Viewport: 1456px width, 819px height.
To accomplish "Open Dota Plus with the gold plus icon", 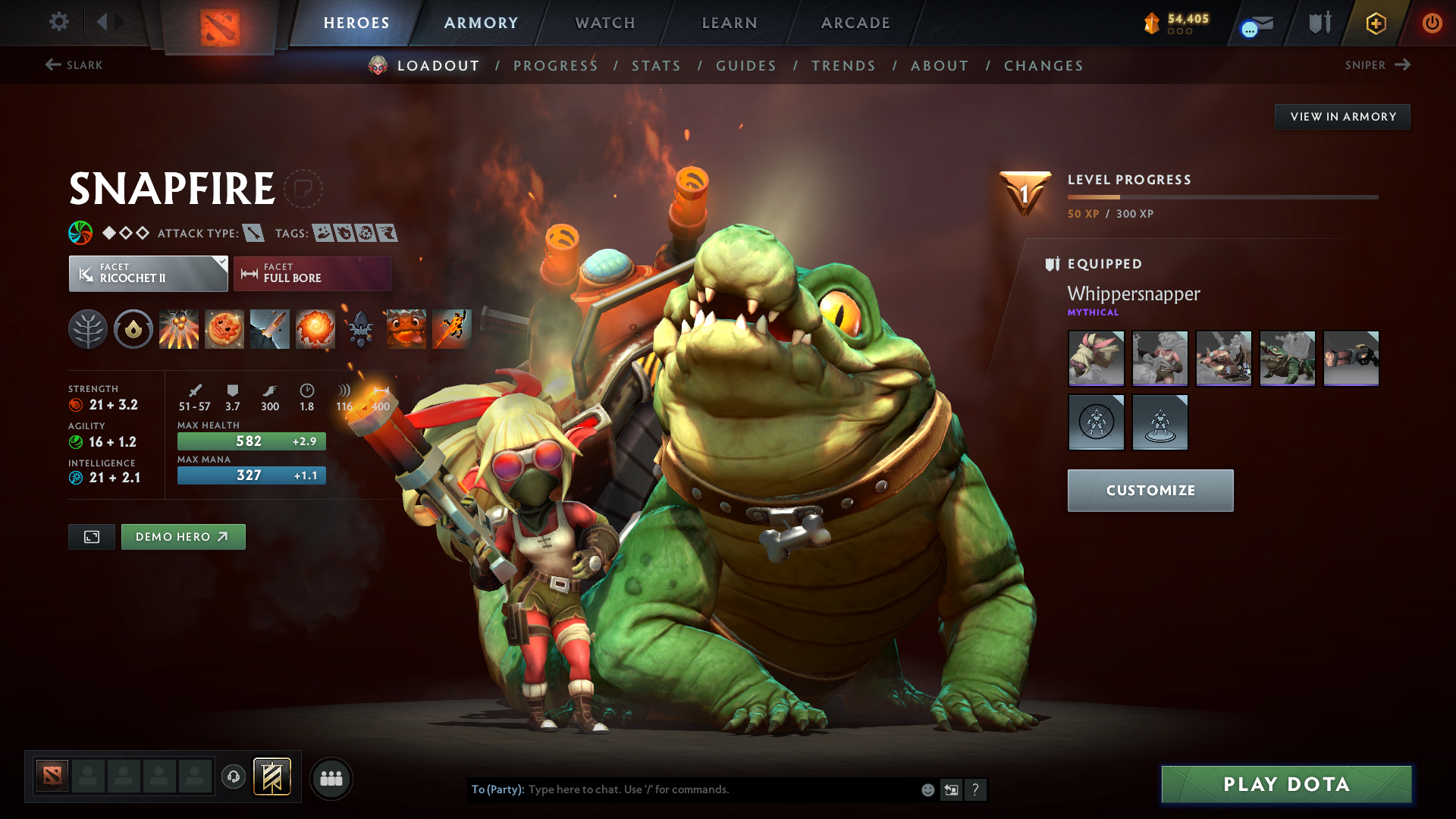I will (x=1375, y=23).
